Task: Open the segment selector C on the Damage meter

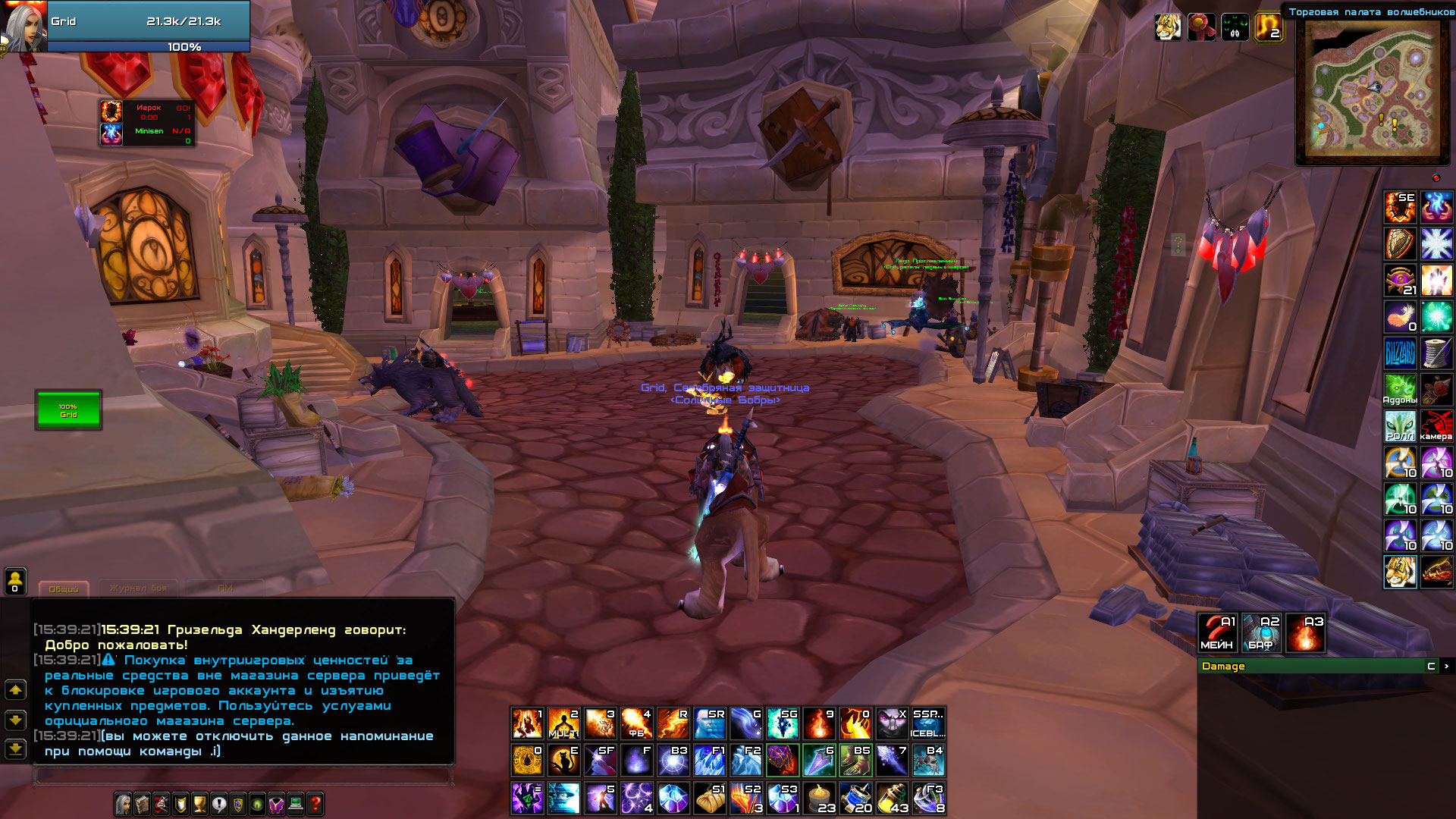Action: coord(1430,666)
